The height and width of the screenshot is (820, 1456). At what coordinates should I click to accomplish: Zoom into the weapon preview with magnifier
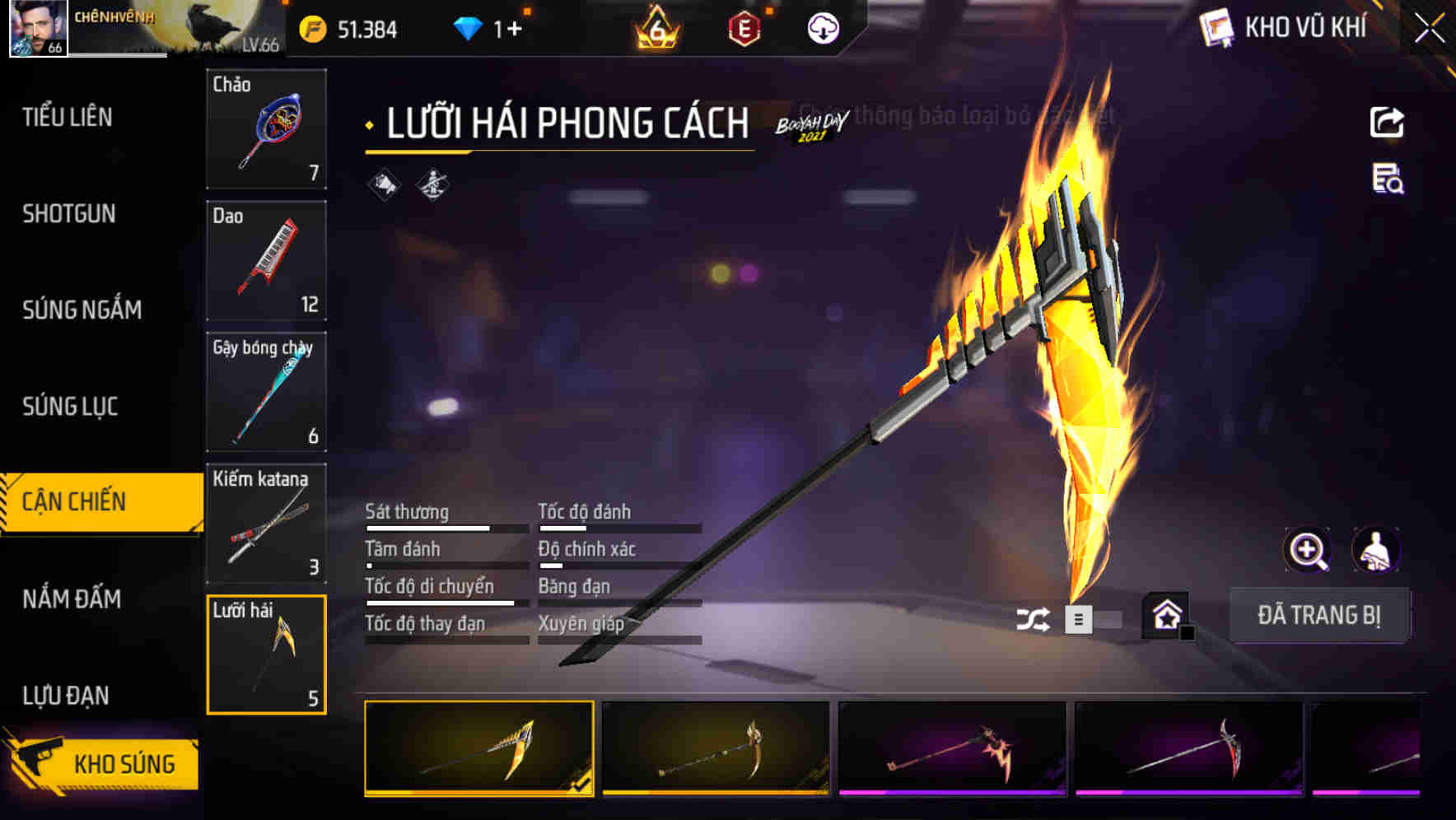pos(1308,550)
